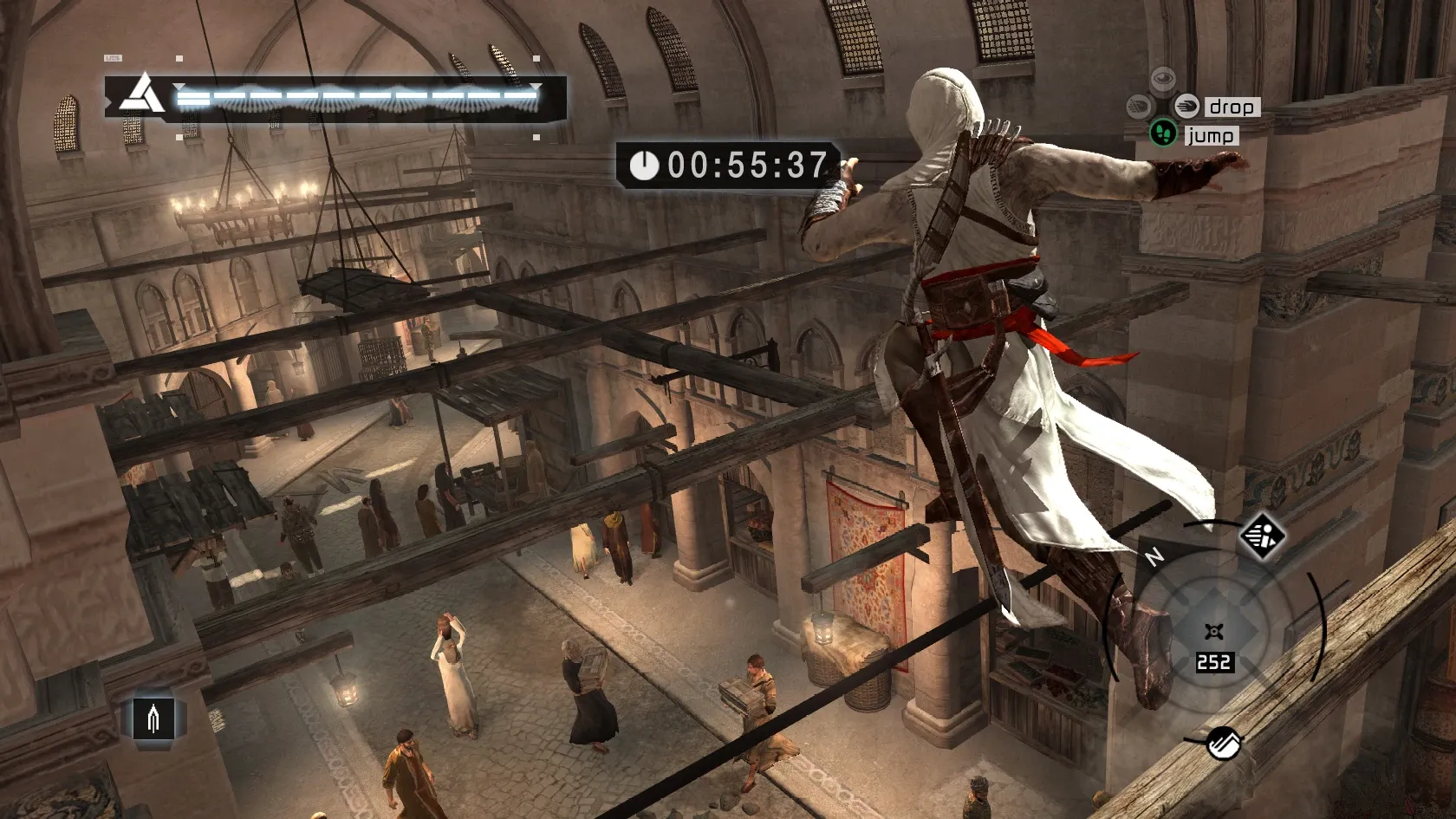Select the drop action label
This screenshot has height=819, width=1456.
tap(1232, 107)
